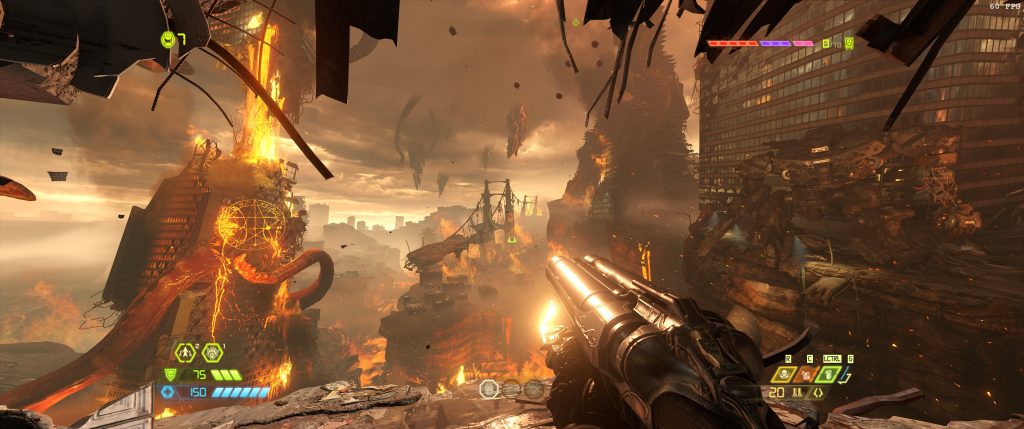The height and width of the screenshot is (429, 1024).
Task: Click the first green hexagon rune icon
Action: [185, 352]
